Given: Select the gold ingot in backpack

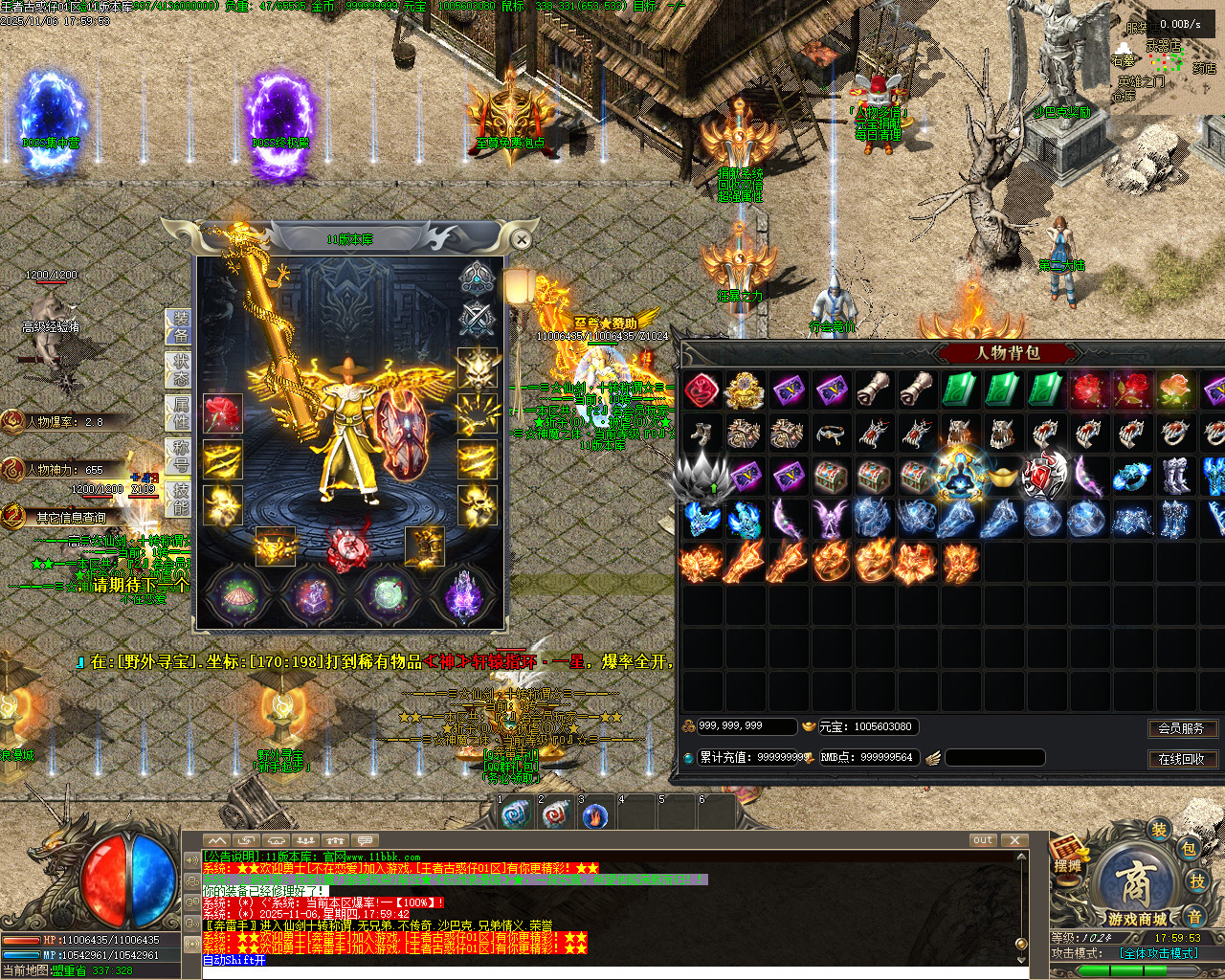Looking at the screenshot, I should tap(1001, 476).
